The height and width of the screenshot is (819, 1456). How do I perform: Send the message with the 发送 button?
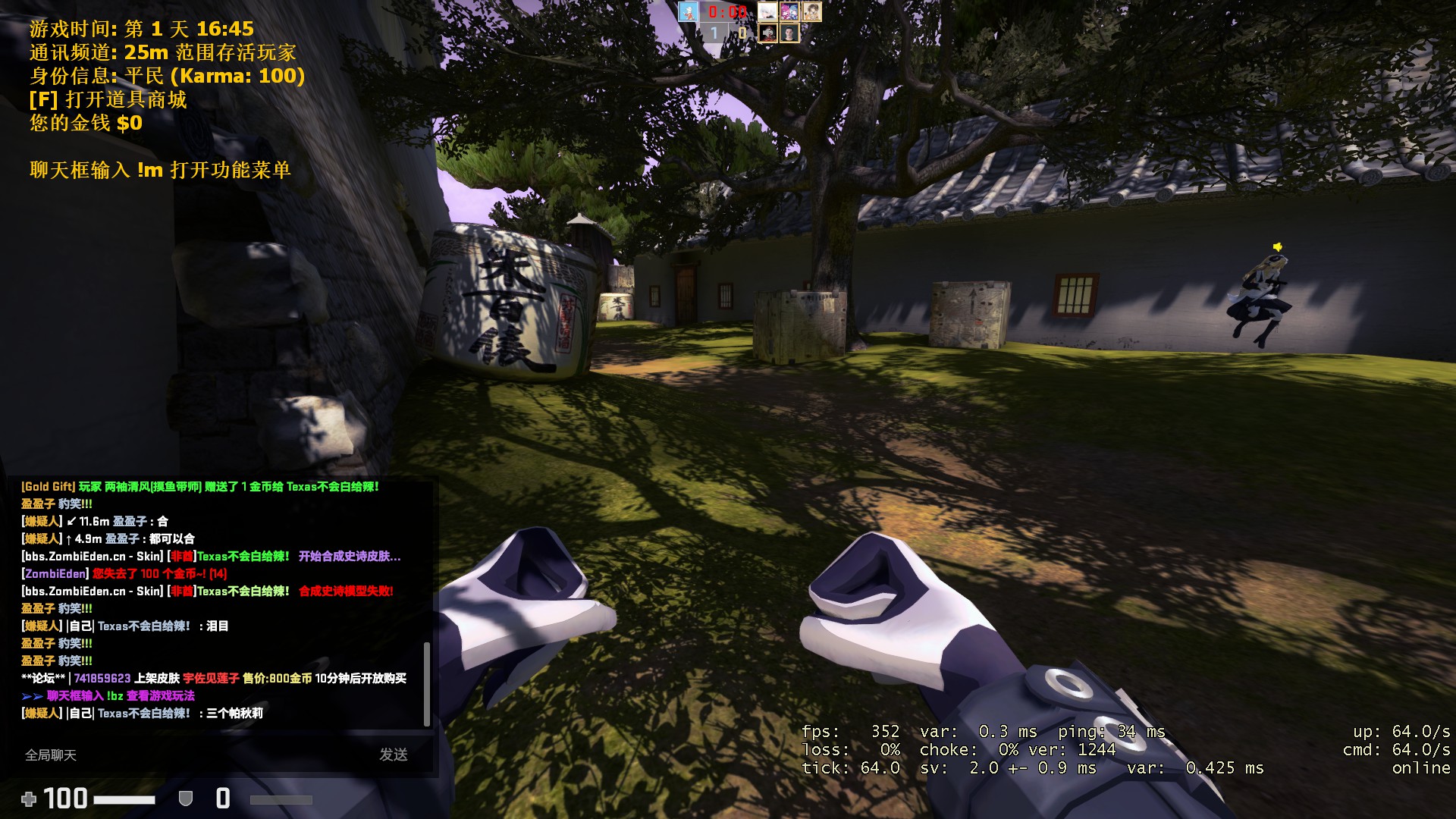coord(394,755)
